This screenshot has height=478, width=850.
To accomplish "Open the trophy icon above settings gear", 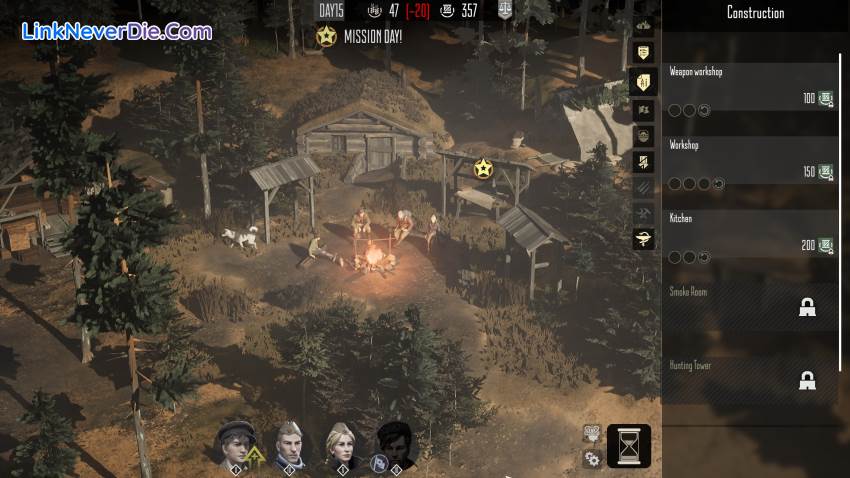I will pos(593,435).
